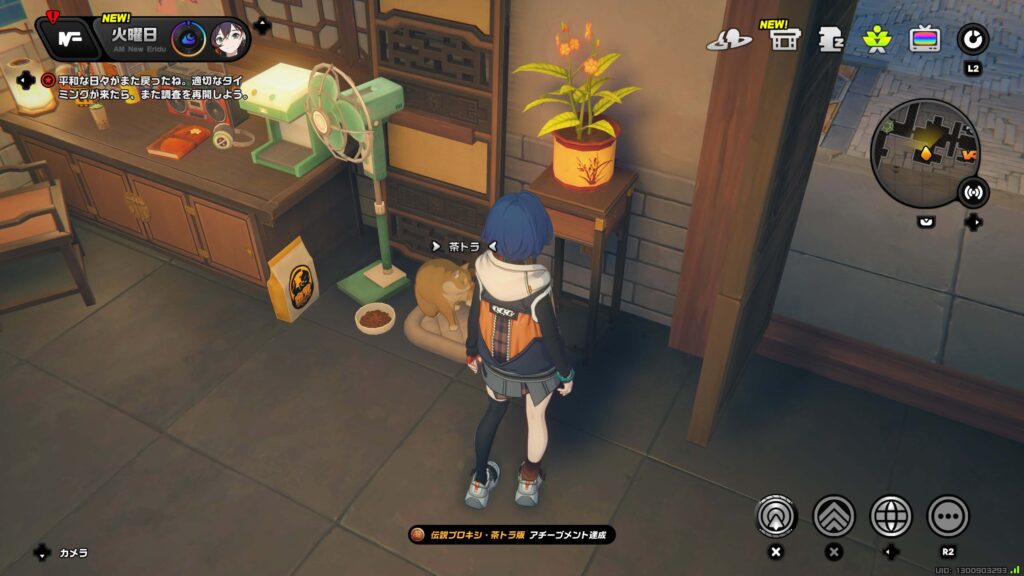1024x576 pixels.
Task: Click the sleeping Z figure icon
Action: pyautogui.click(x=830, y=40)
